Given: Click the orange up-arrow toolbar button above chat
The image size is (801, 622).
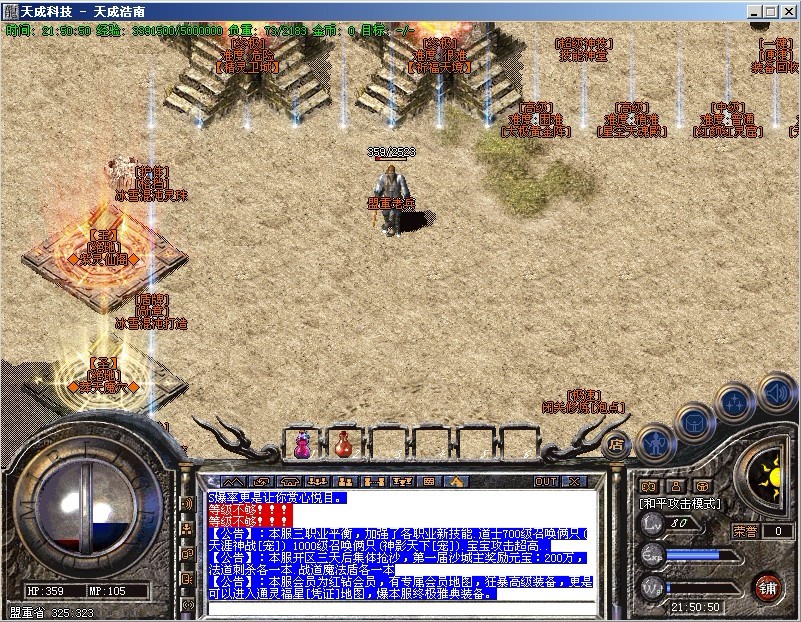Looking at the screenshot, I should (456, 482).
